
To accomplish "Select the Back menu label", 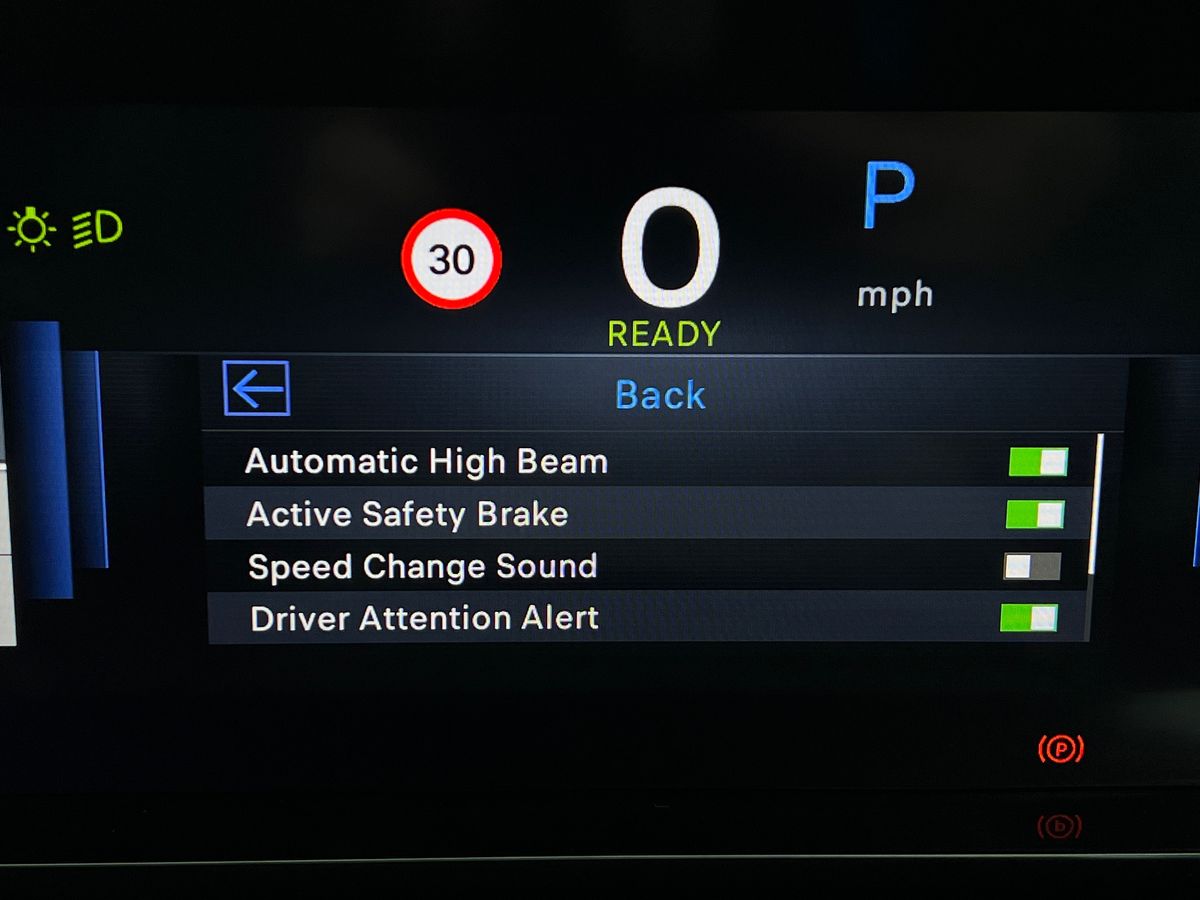I will [660, 395].
